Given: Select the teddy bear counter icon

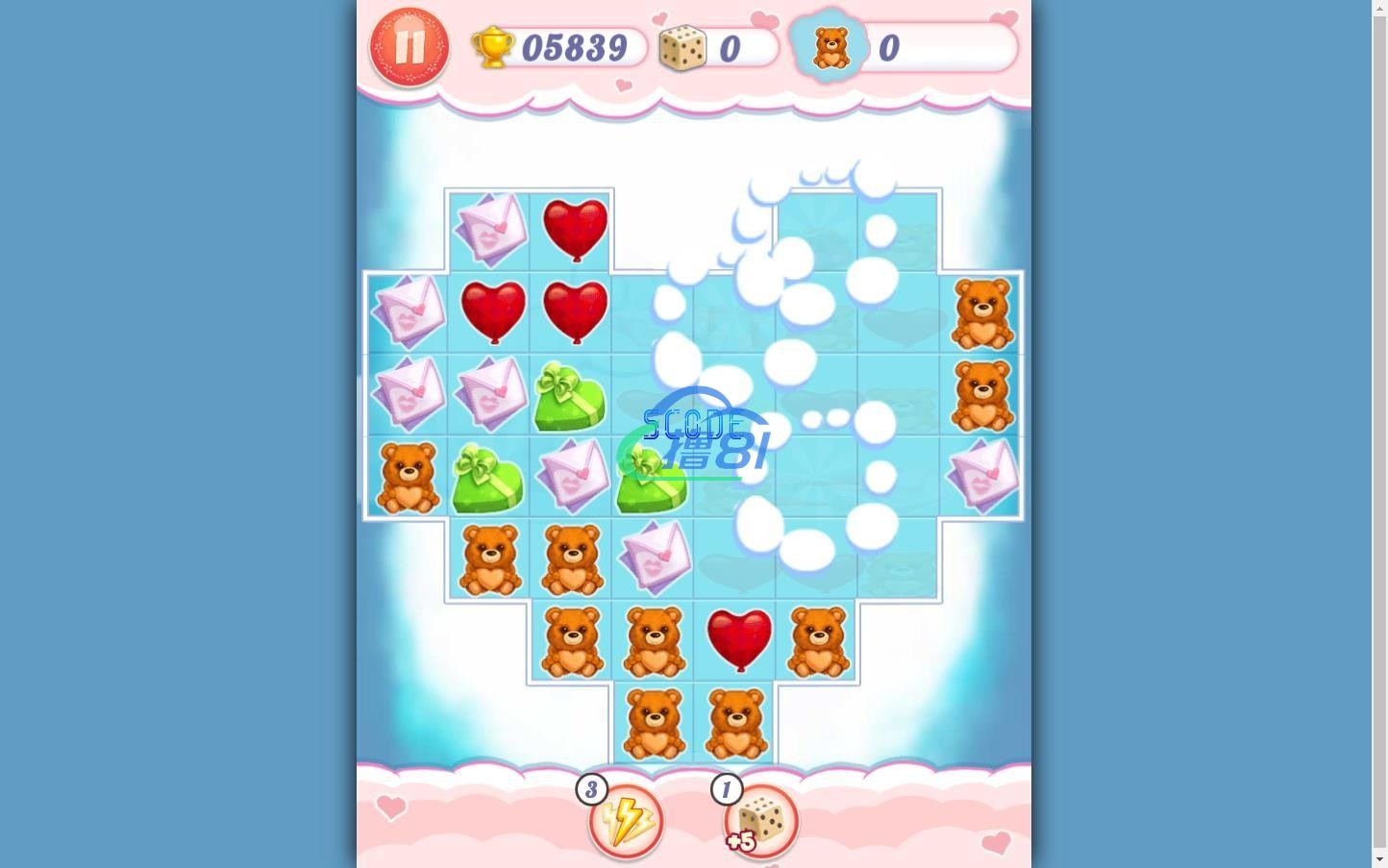Looking at the screenshot, I should click(830, 46).
